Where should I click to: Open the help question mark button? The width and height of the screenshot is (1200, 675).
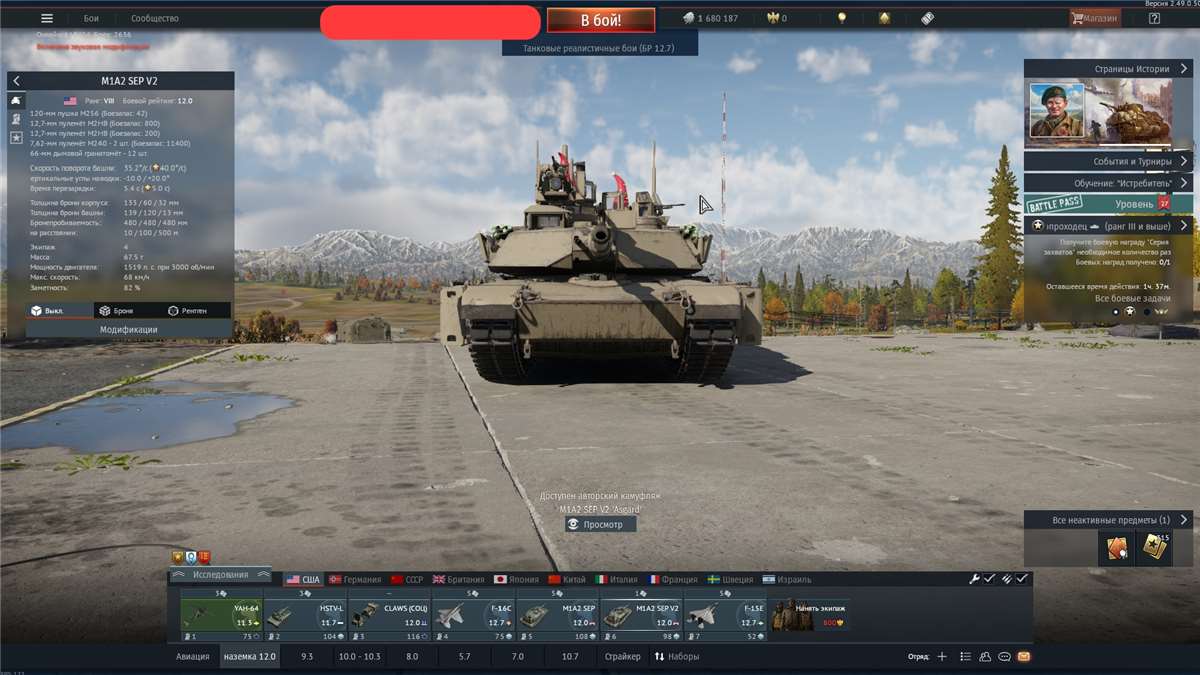coord(1155,18)
